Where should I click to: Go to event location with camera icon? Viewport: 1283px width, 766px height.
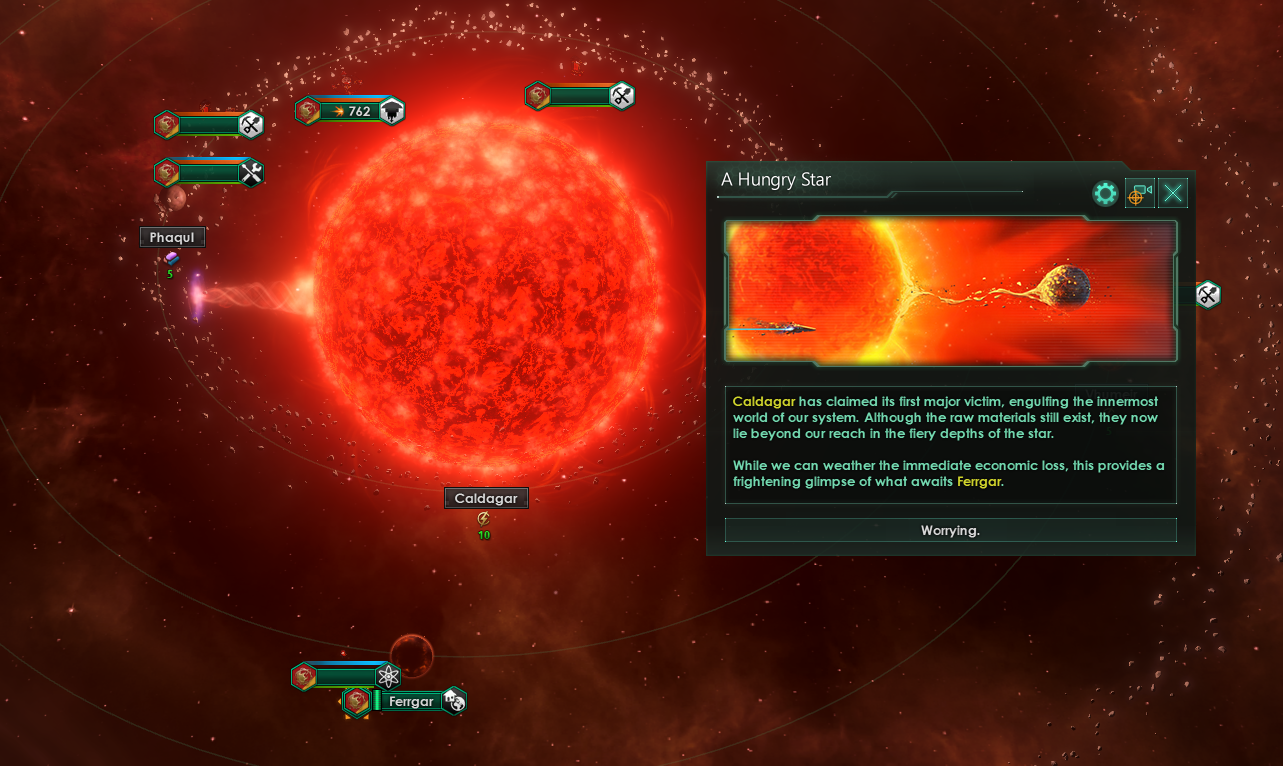point(1139,194)
